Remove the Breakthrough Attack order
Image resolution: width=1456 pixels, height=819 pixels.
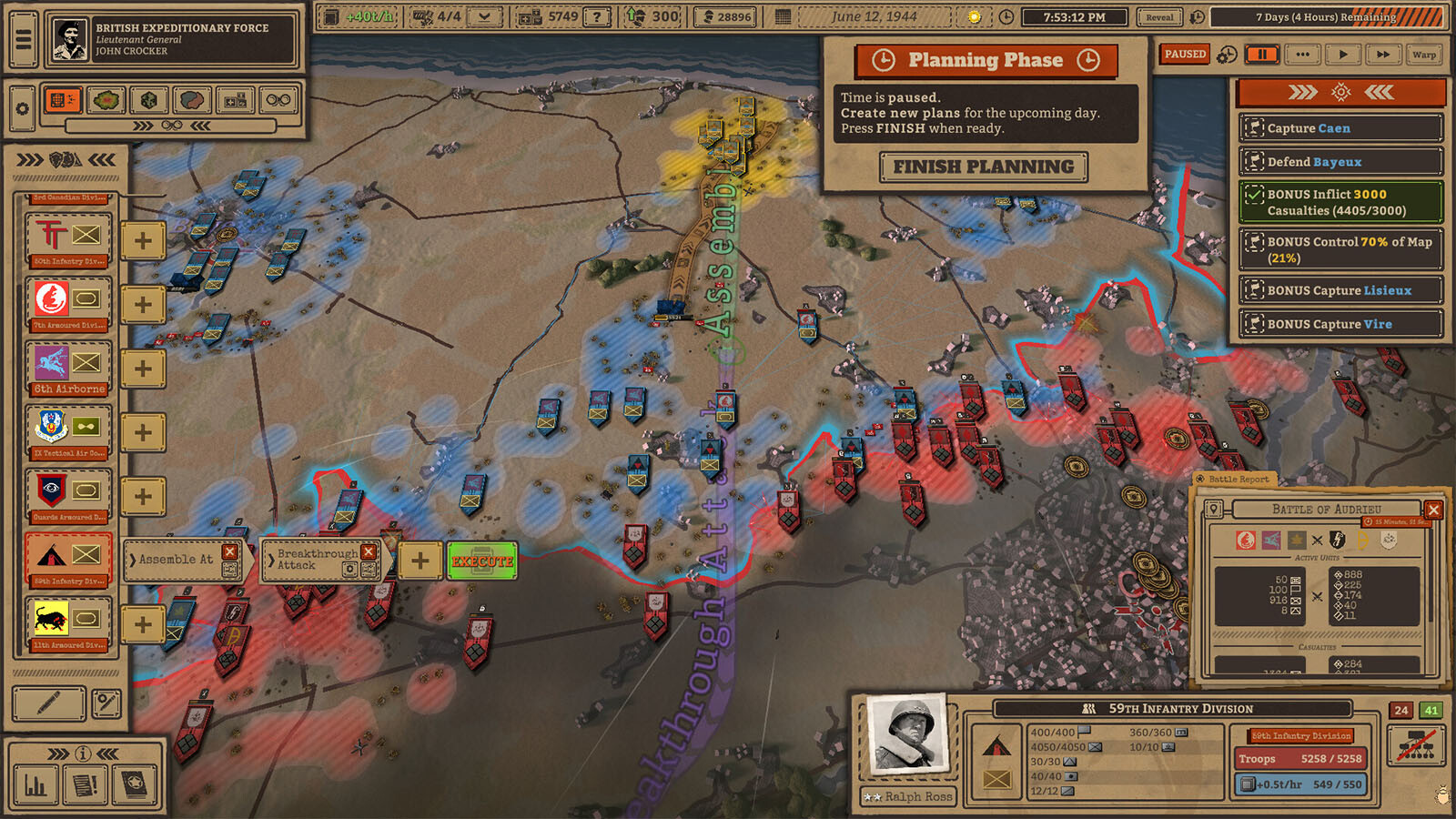pos(369,551)
